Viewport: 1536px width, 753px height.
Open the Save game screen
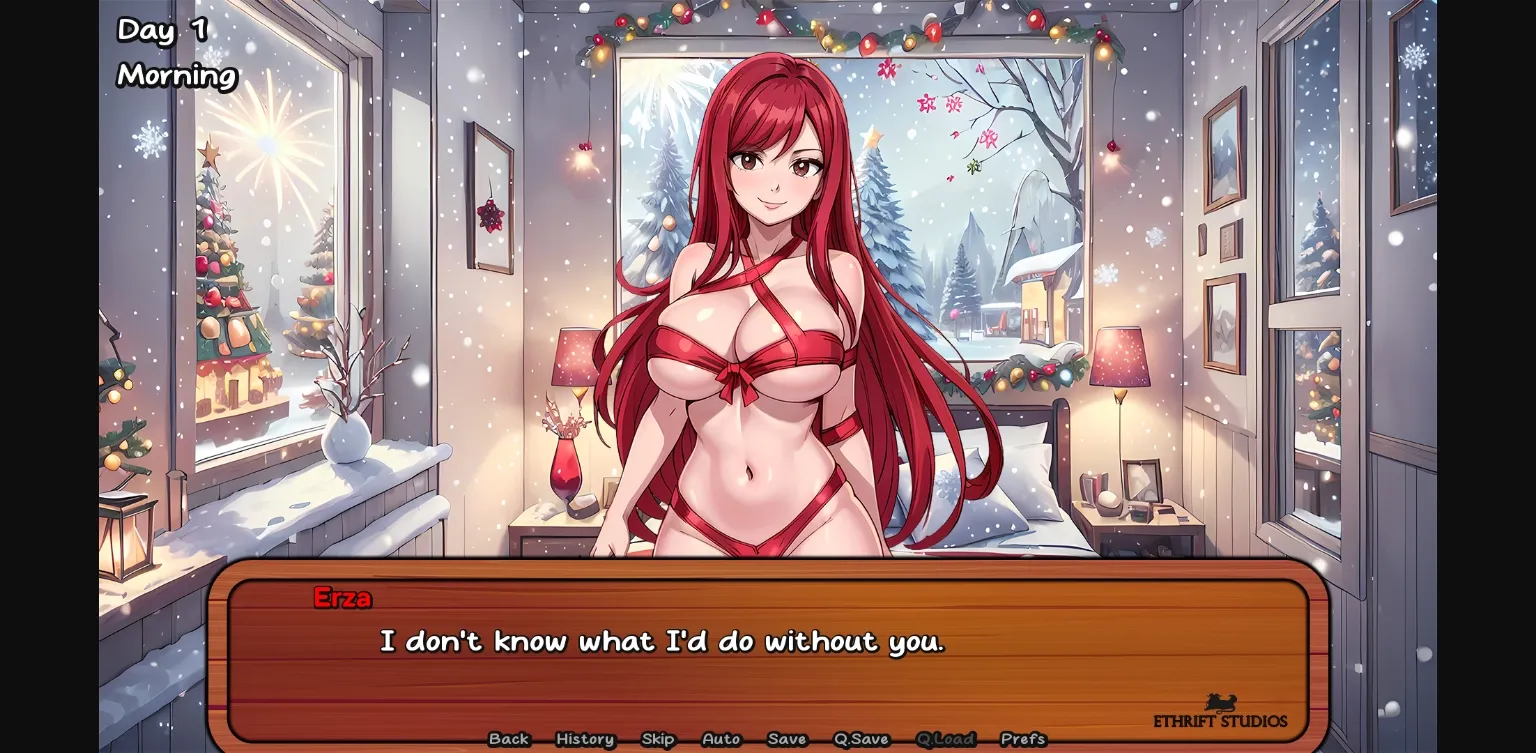click(786, 739)
